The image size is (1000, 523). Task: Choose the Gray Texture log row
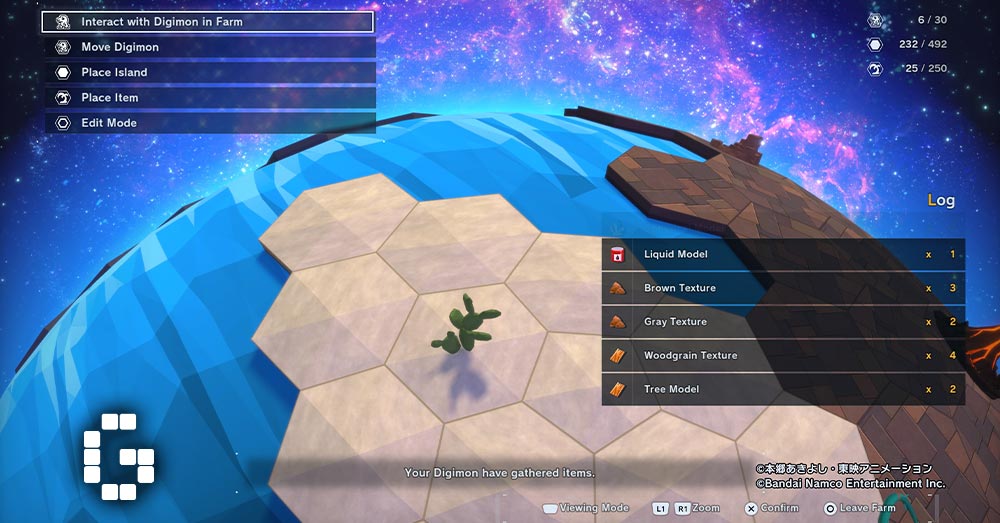tap(782, 322)
